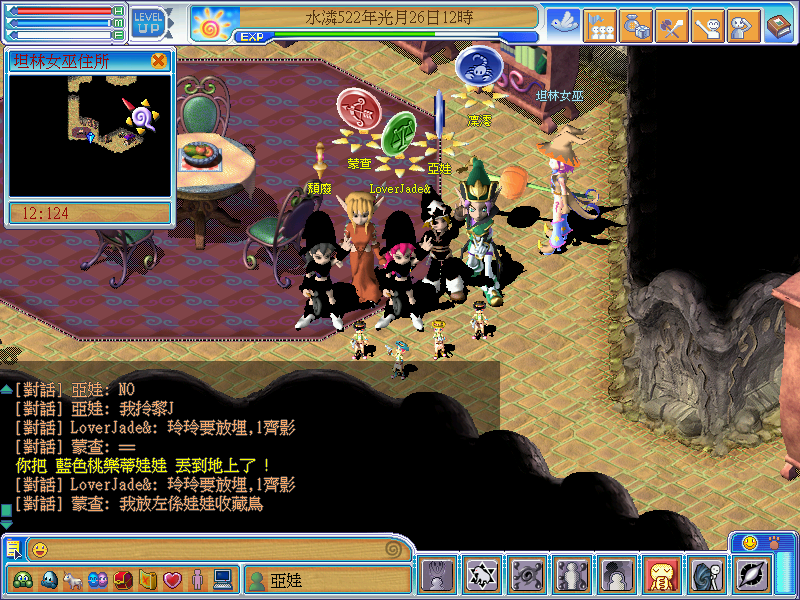This screenshot has height=600, width=800.
Task: Open the red book icon
Action: [779, 26]
